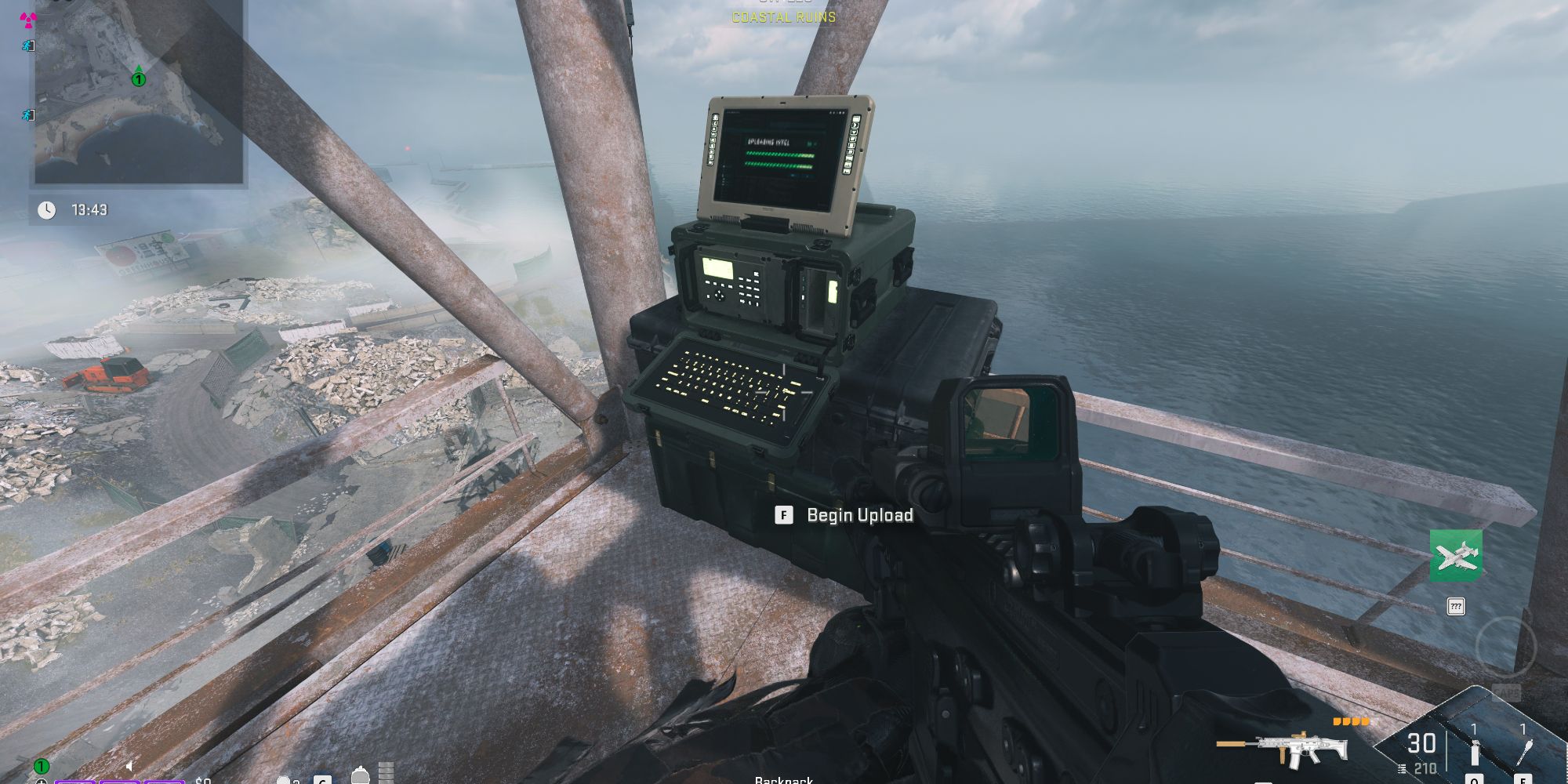This screenshot has height=784, width=1568.
Task: Toggle the muted speaker icon in bottom HUD
Action: coord(129,766)
